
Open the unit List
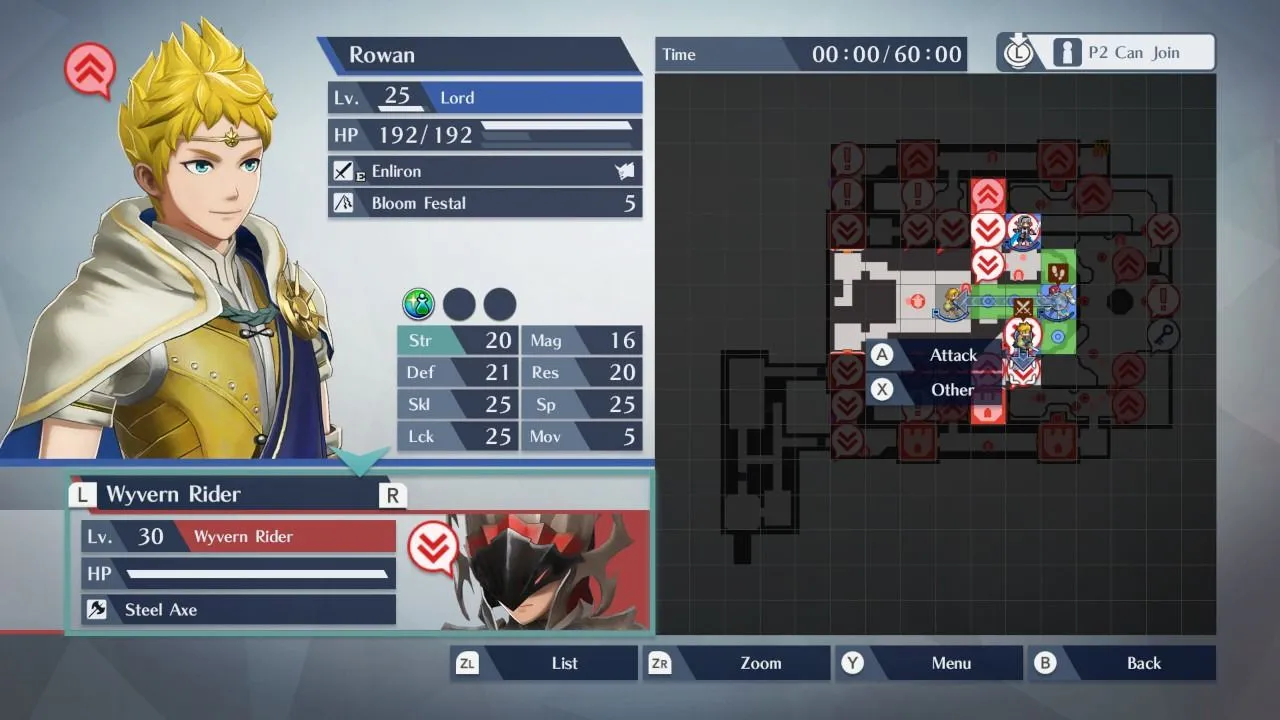[546, 663]
